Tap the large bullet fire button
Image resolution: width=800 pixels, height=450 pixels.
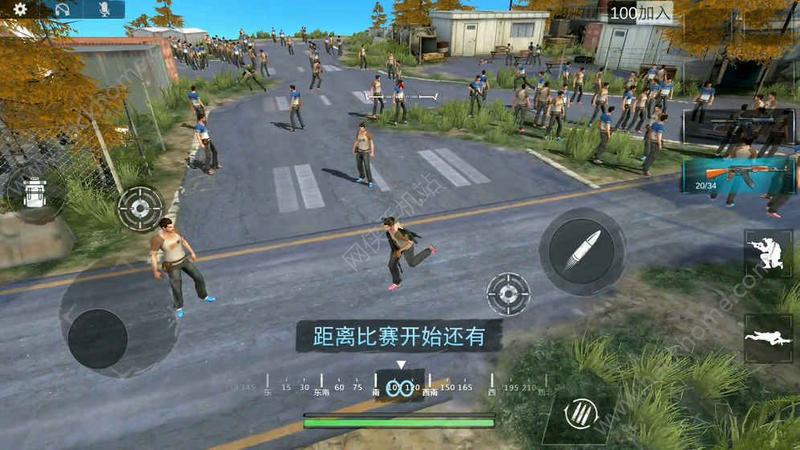coord(582,251)
